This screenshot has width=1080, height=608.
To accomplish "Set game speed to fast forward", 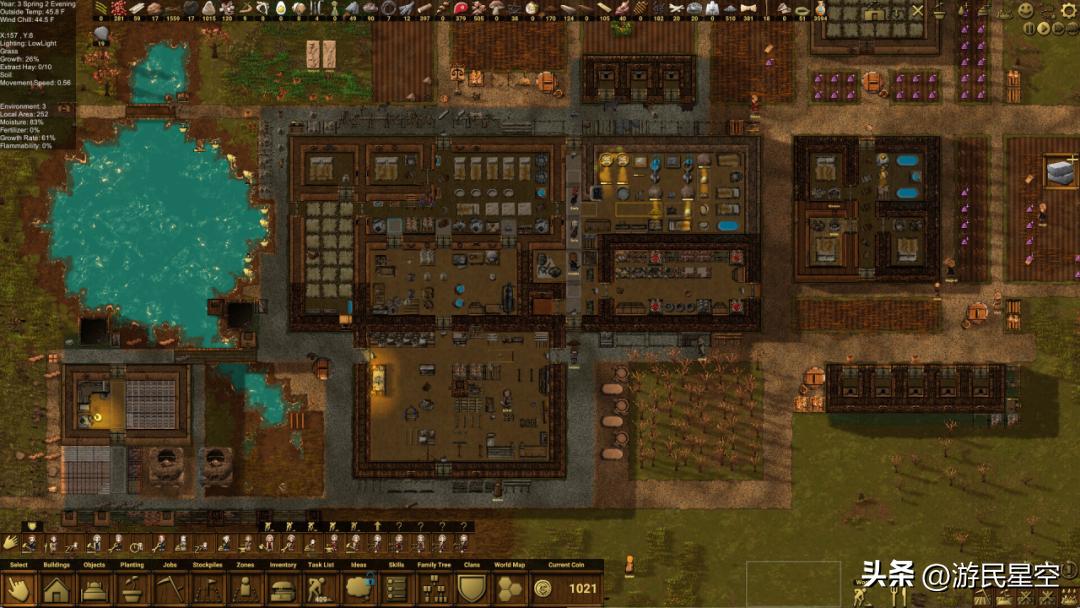I will [1059, 29].
